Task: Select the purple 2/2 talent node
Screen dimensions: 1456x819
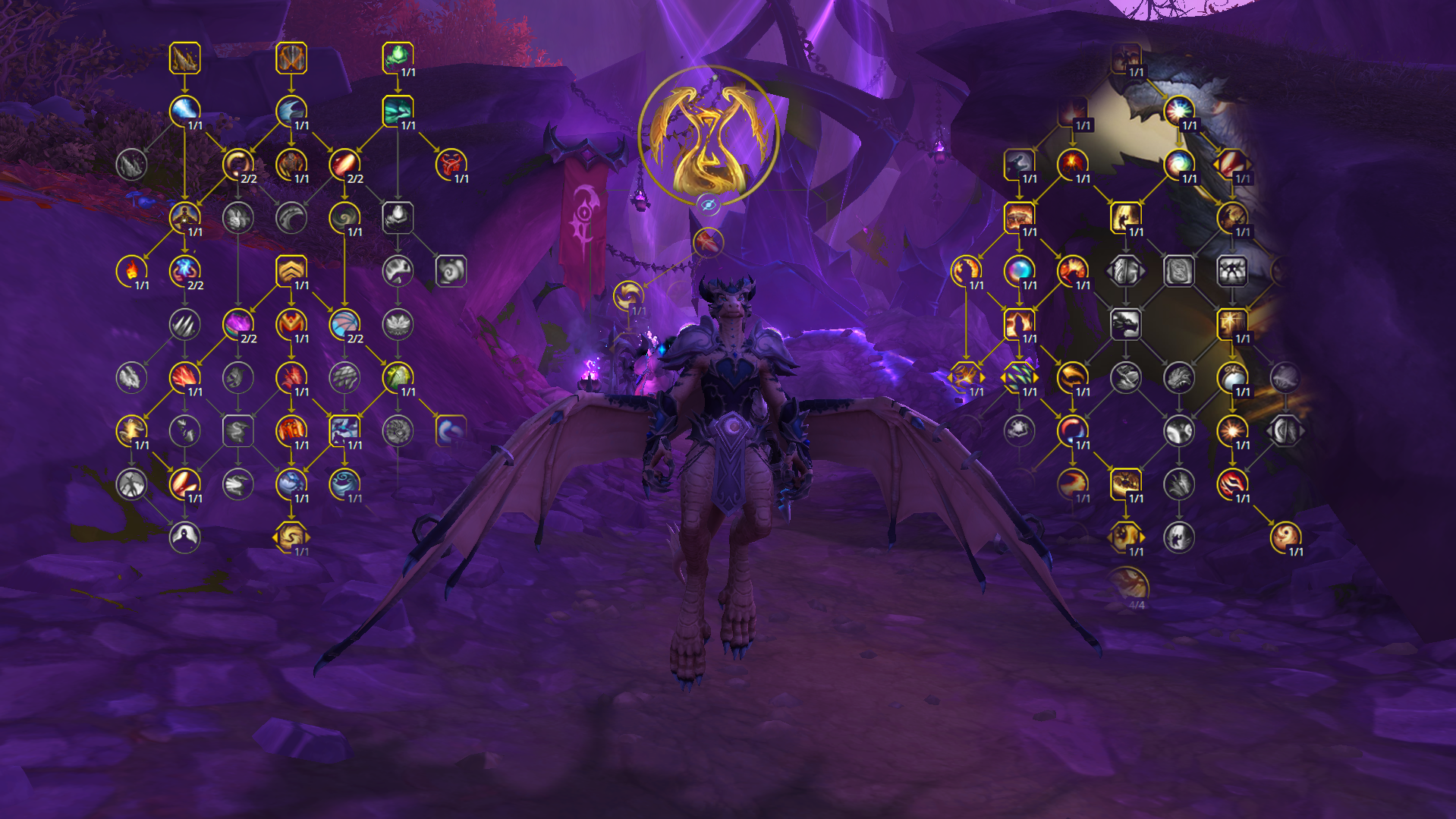Action: tap(239, 323)
